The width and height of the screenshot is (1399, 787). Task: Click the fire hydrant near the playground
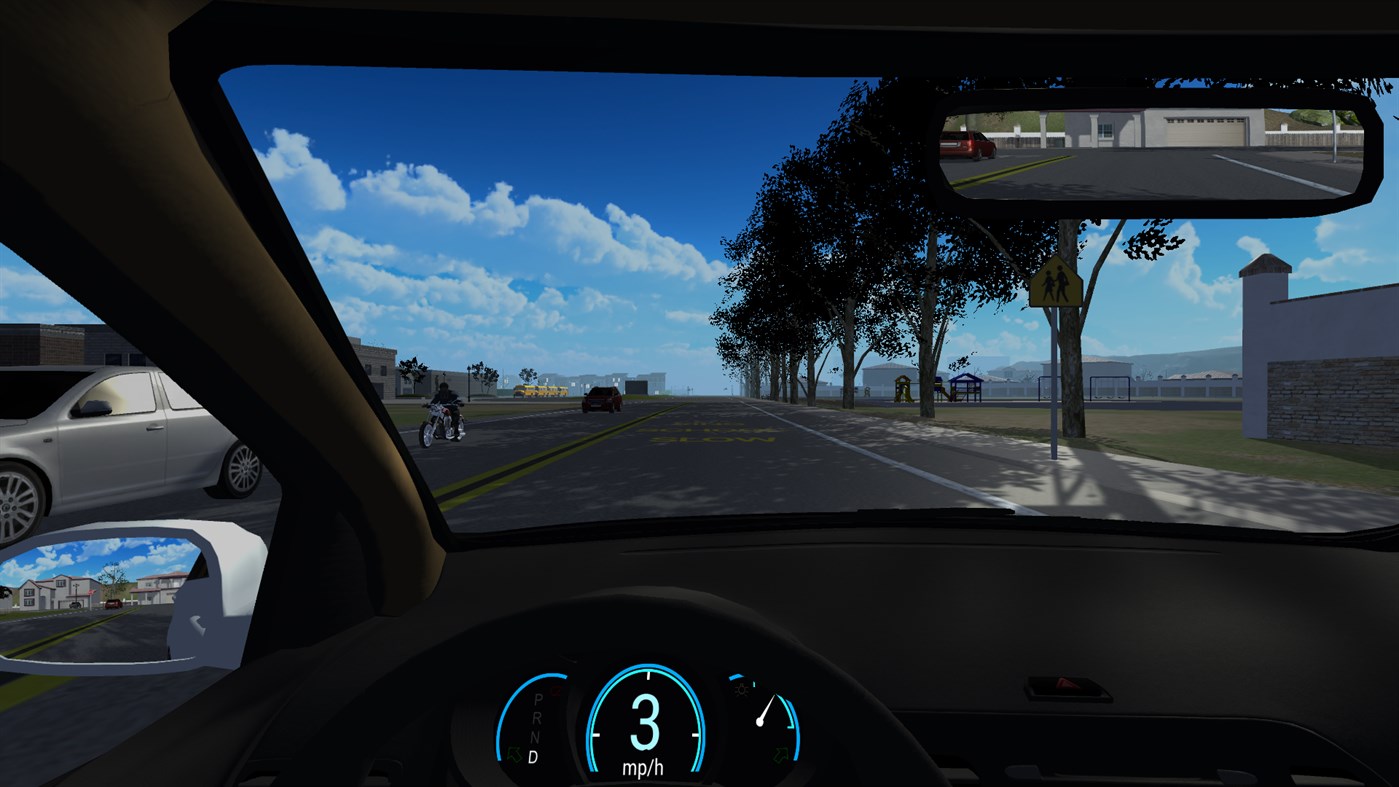pos(868,393)
